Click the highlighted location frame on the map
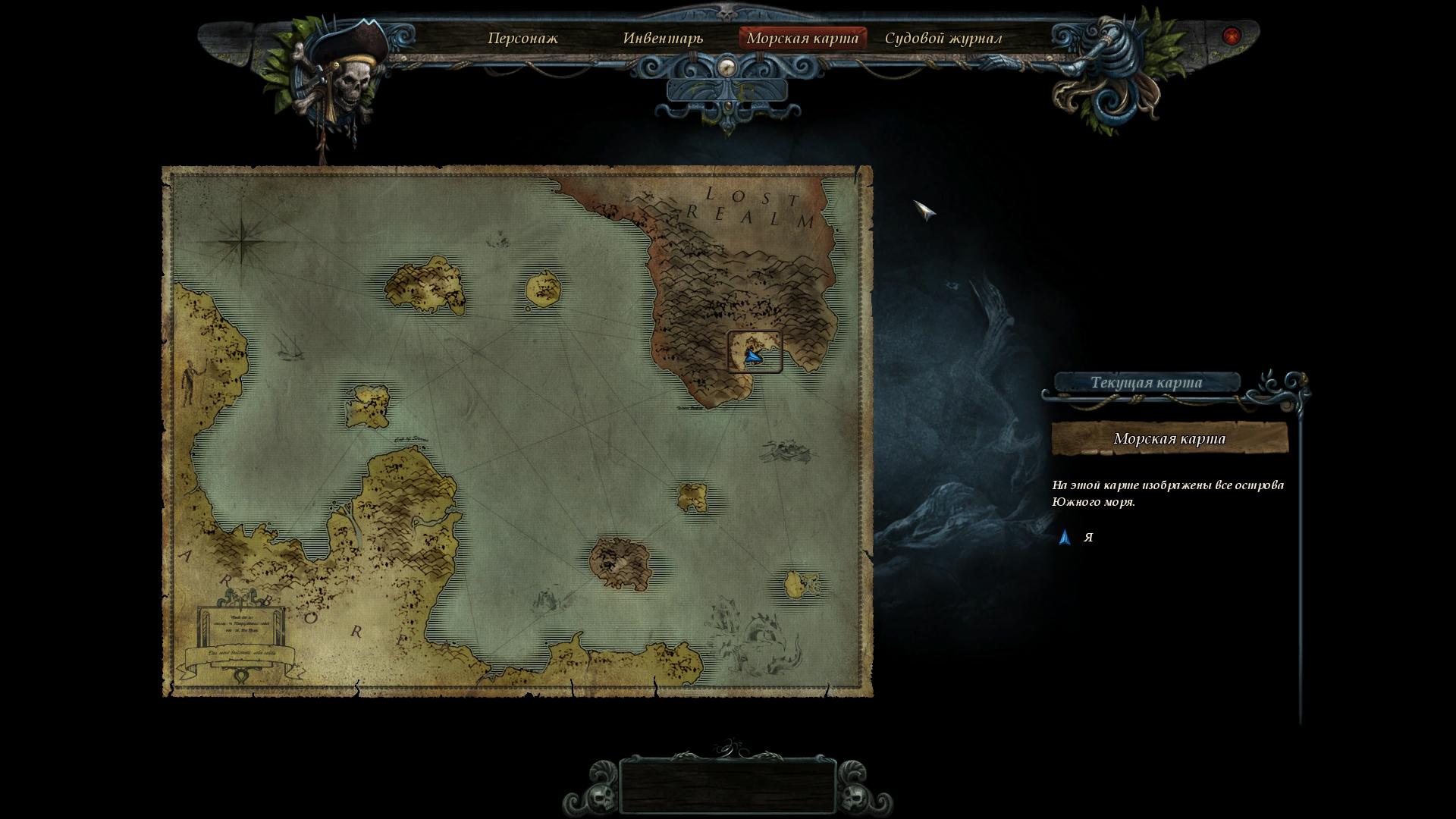This screenshot has height=819, width=1456. pos(755,352)
